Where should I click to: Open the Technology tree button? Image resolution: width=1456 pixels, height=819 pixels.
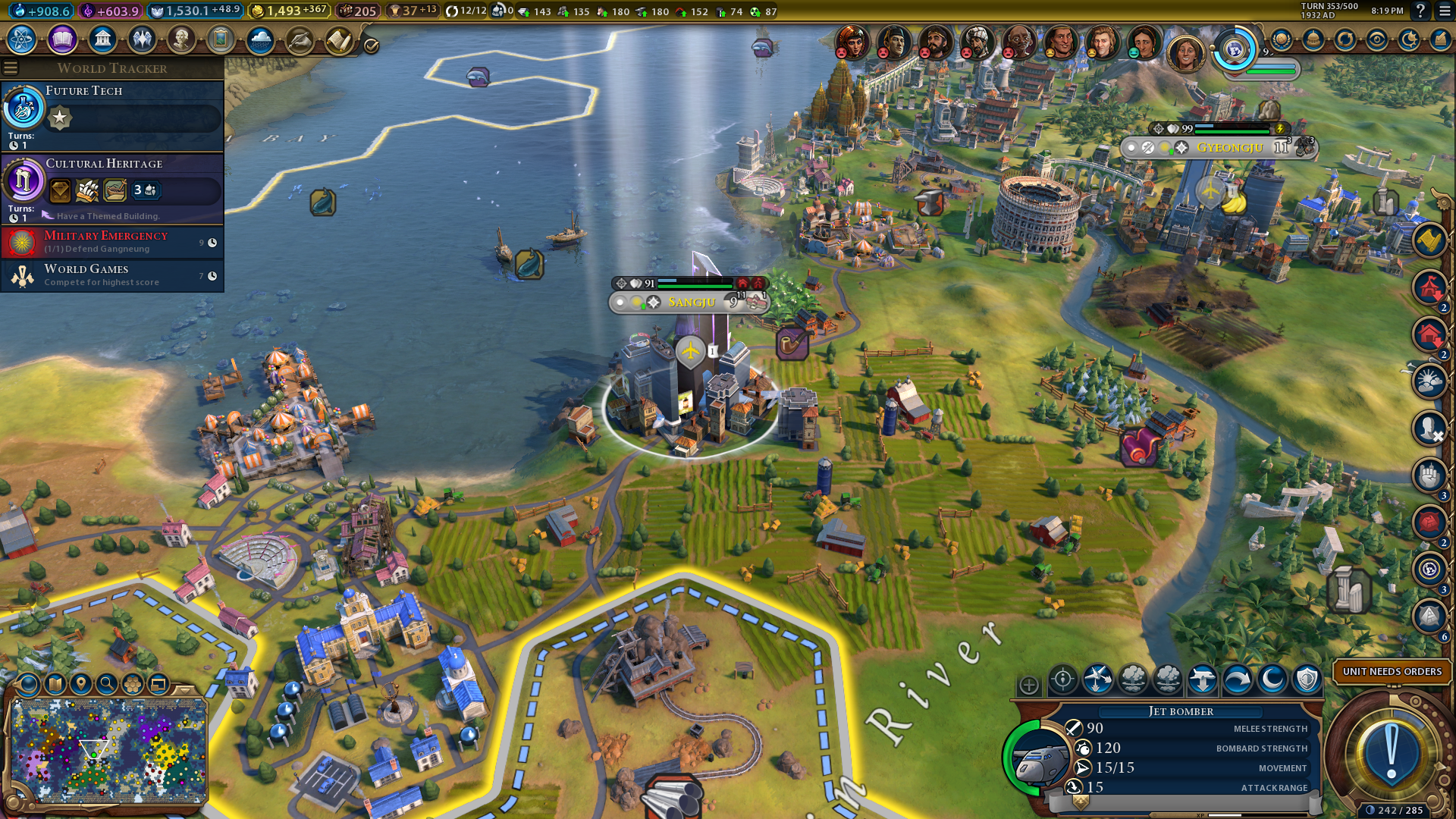click(22, 39)
